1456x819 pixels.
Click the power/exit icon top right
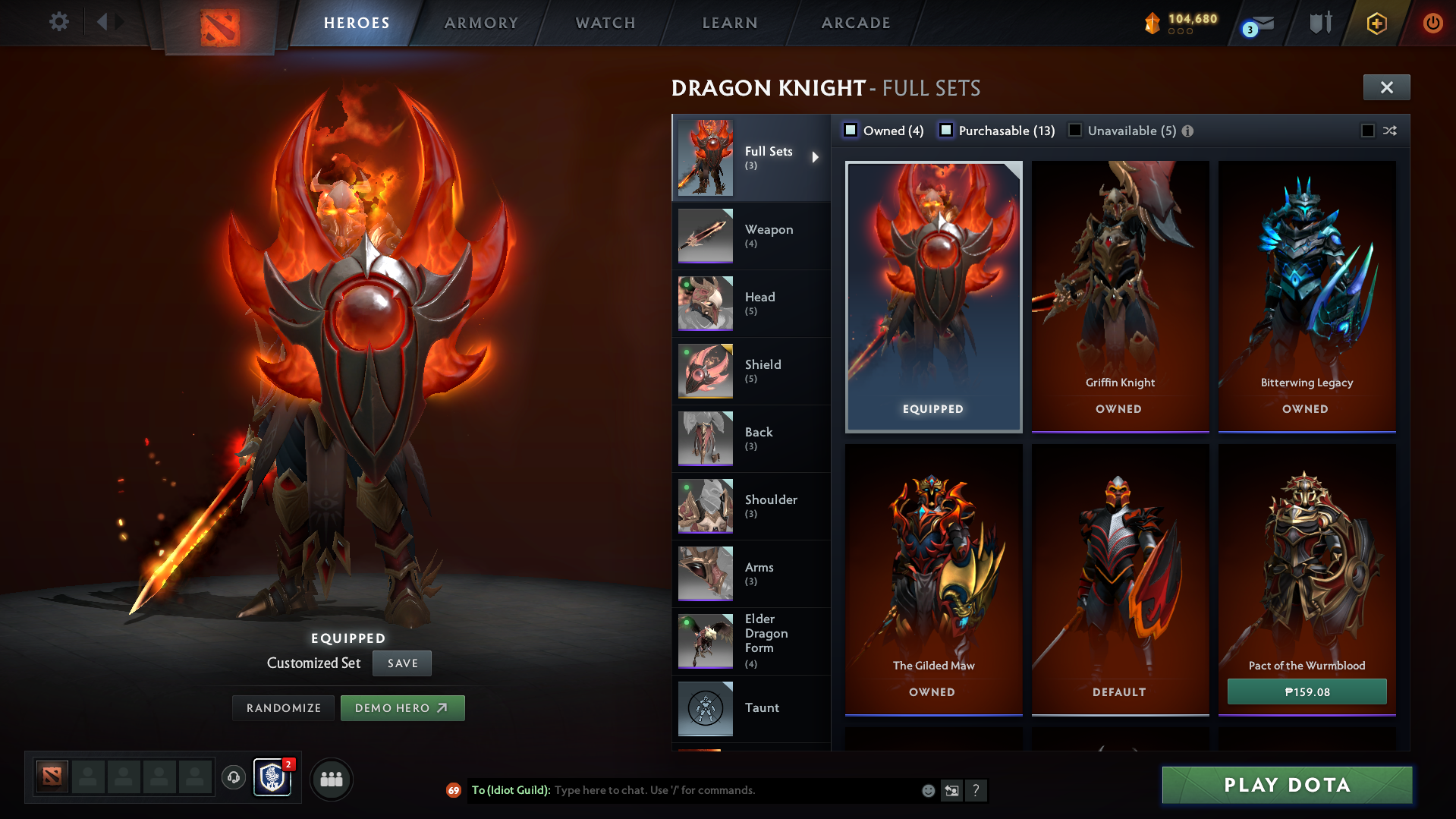point(1432,23)
